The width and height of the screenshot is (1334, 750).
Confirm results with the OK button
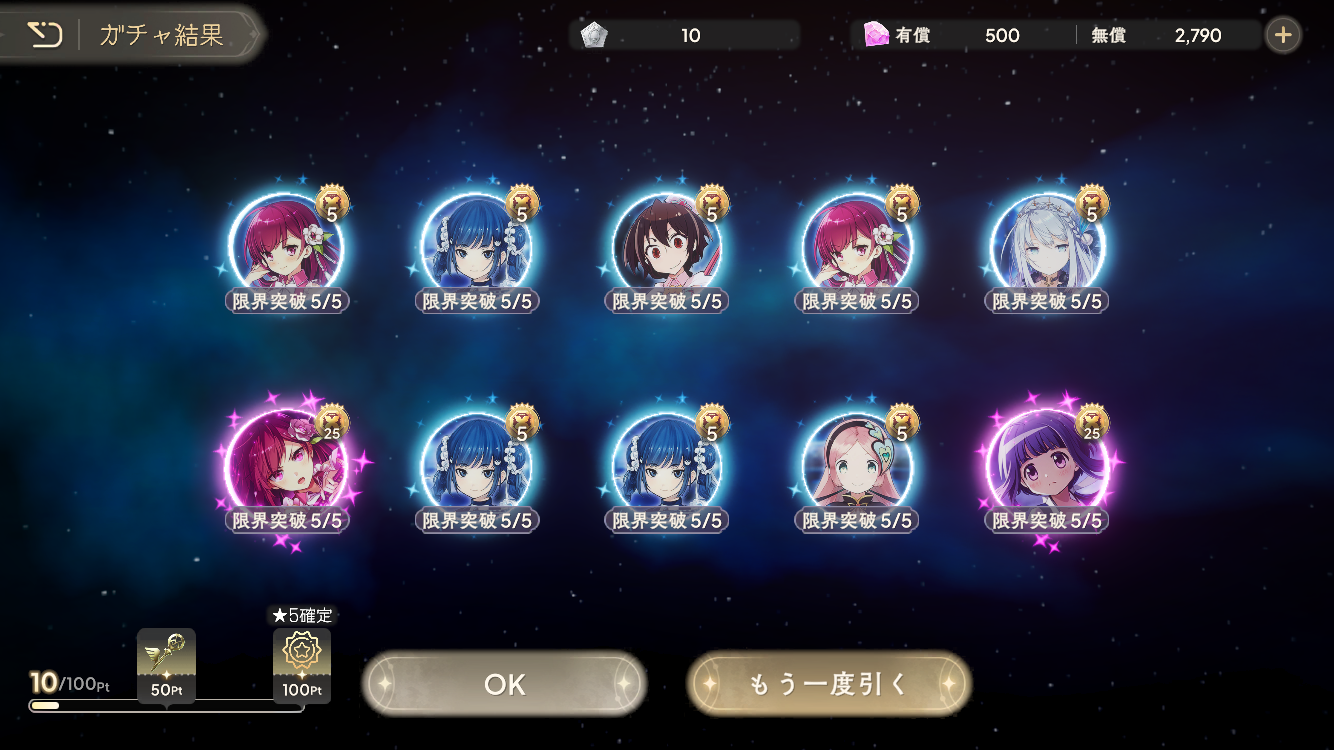click(x=504, y=684)
